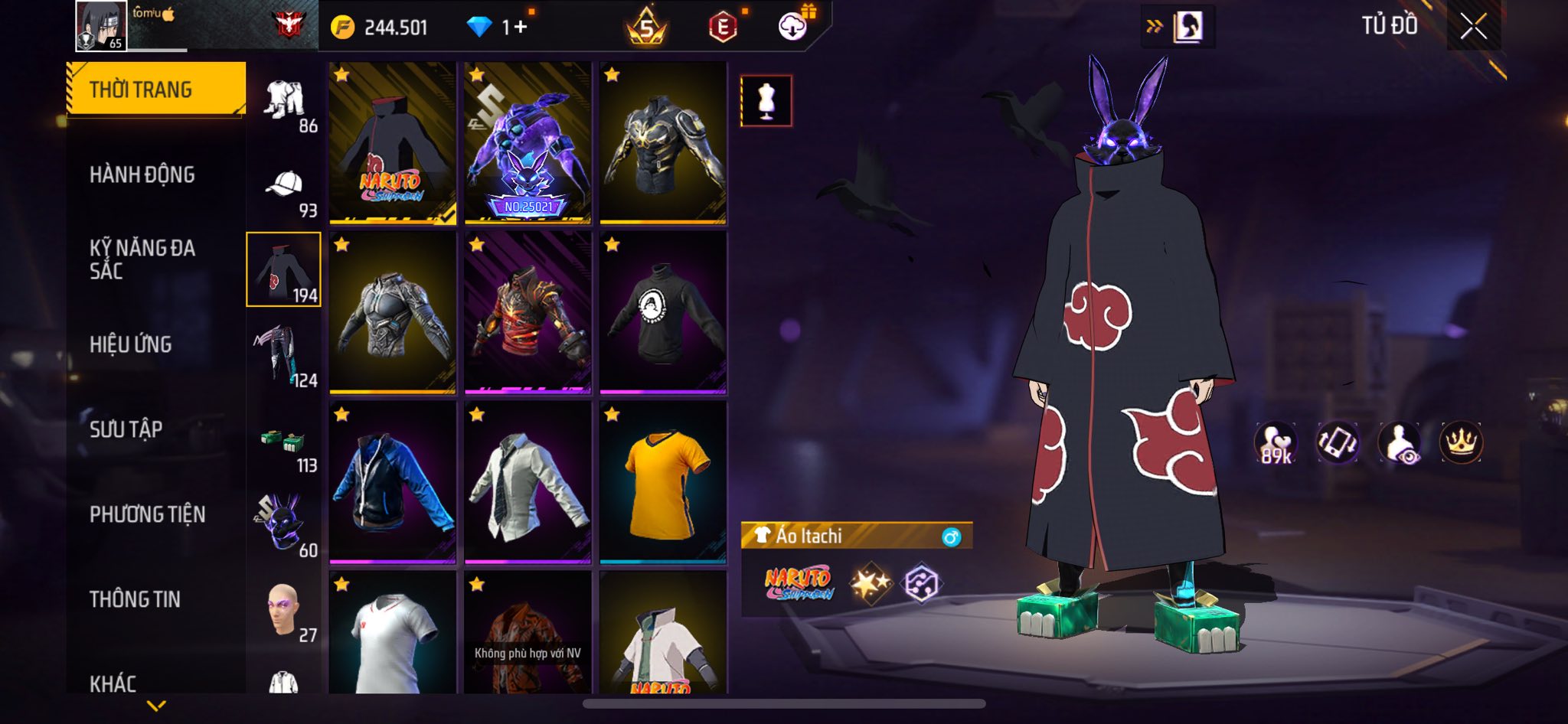Image resolution: width=1568 pixels, height=724 pixels.
Task: Switch to the Thời Trang tab
Action: tap(156, 90)
